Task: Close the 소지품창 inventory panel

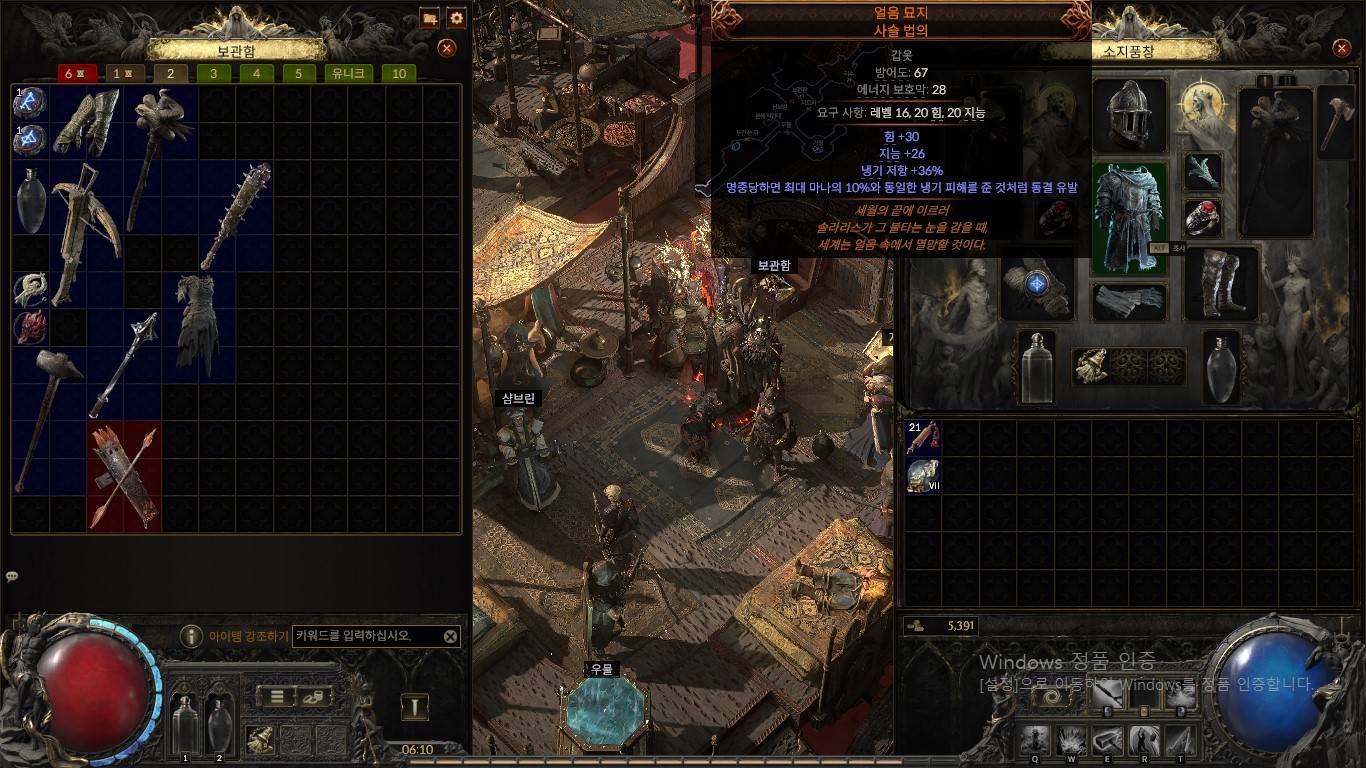Action: (1341, 47)
